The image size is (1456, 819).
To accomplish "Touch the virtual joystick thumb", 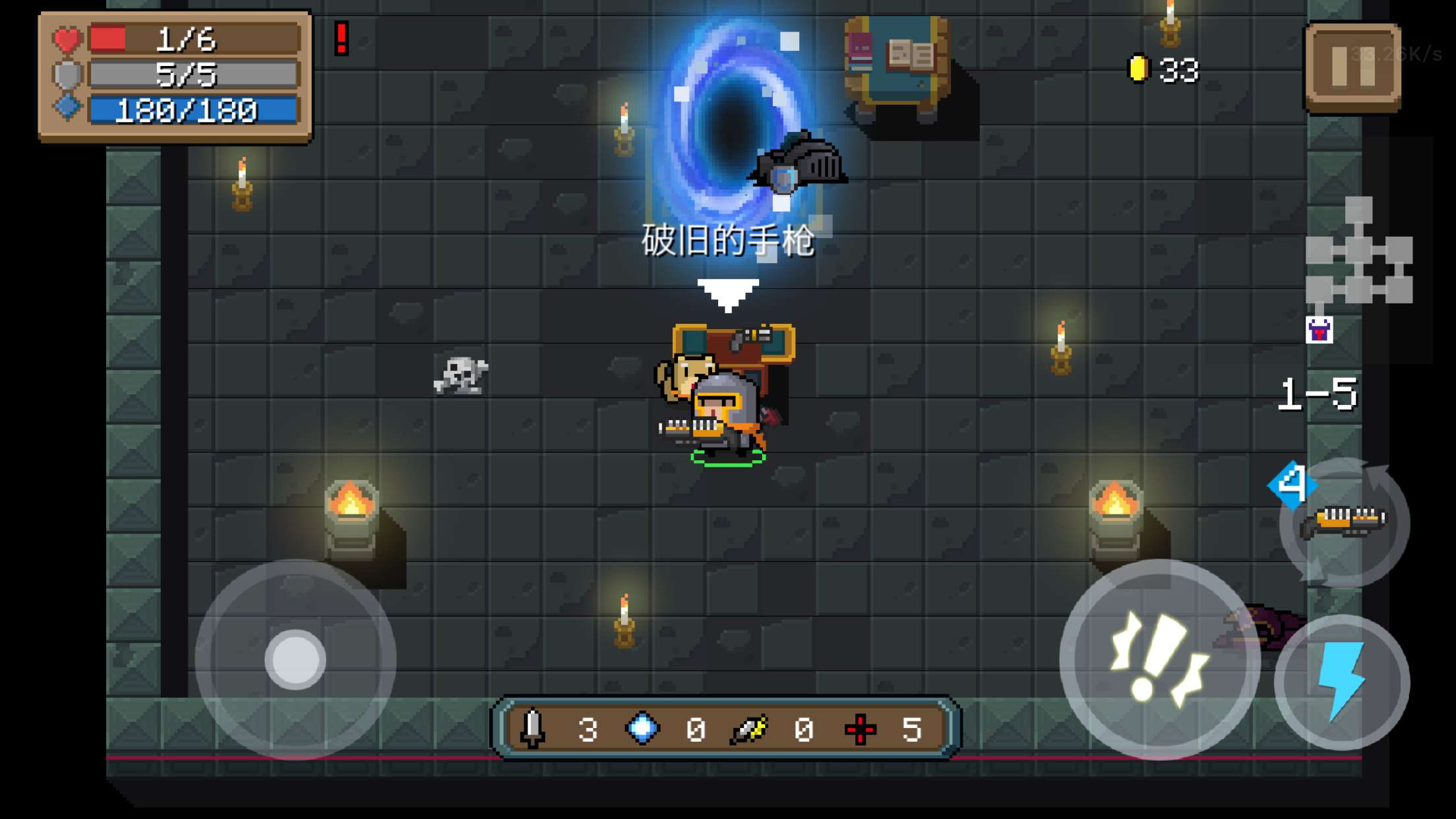I will pyautogui.click(x=295, y=659).
